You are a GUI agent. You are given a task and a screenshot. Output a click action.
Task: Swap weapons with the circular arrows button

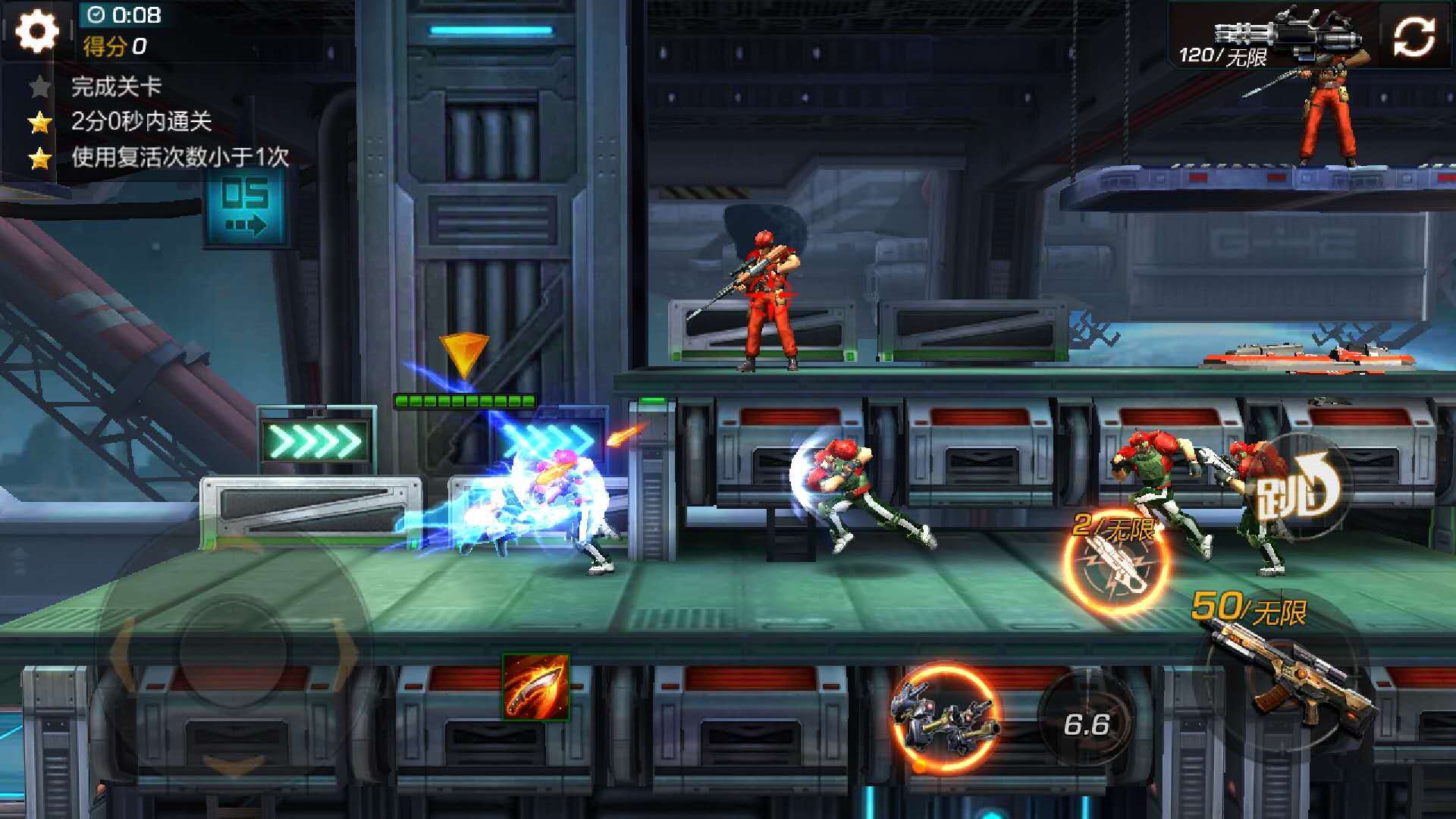pyautogui.click(x=1414, y=36)
